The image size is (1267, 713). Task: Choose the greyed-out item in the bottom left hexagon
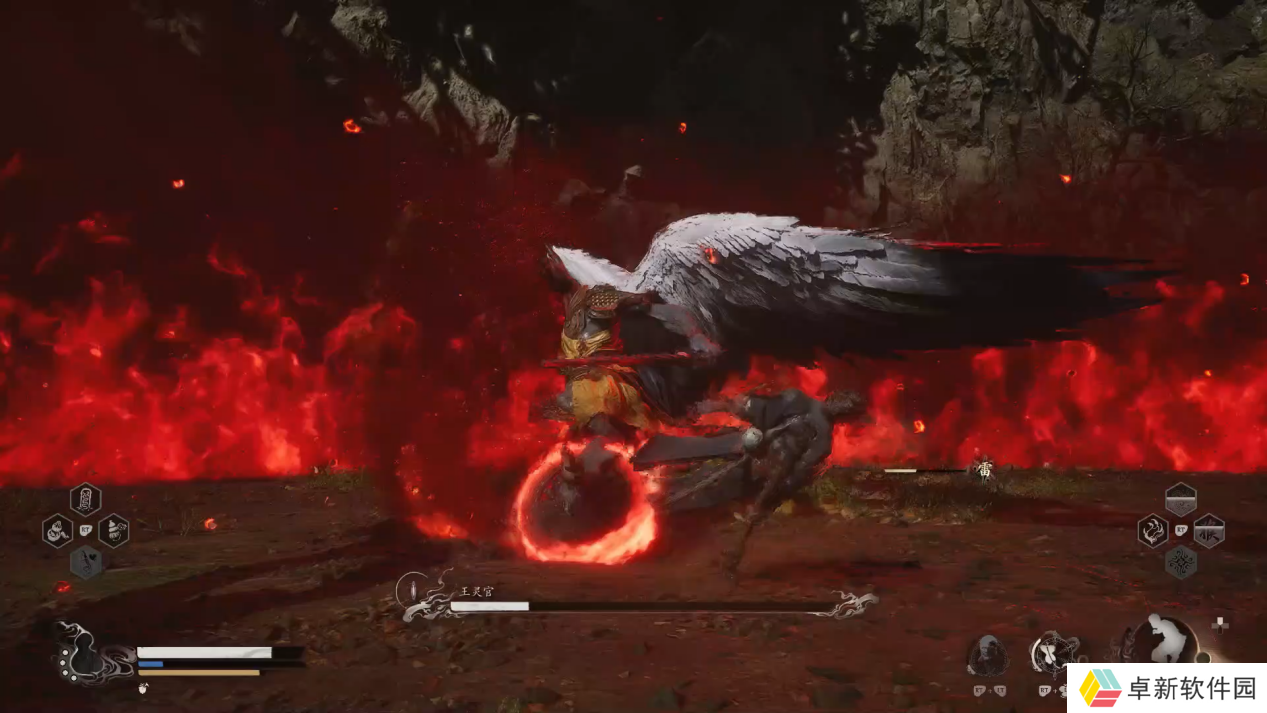(x=85, y=562)
